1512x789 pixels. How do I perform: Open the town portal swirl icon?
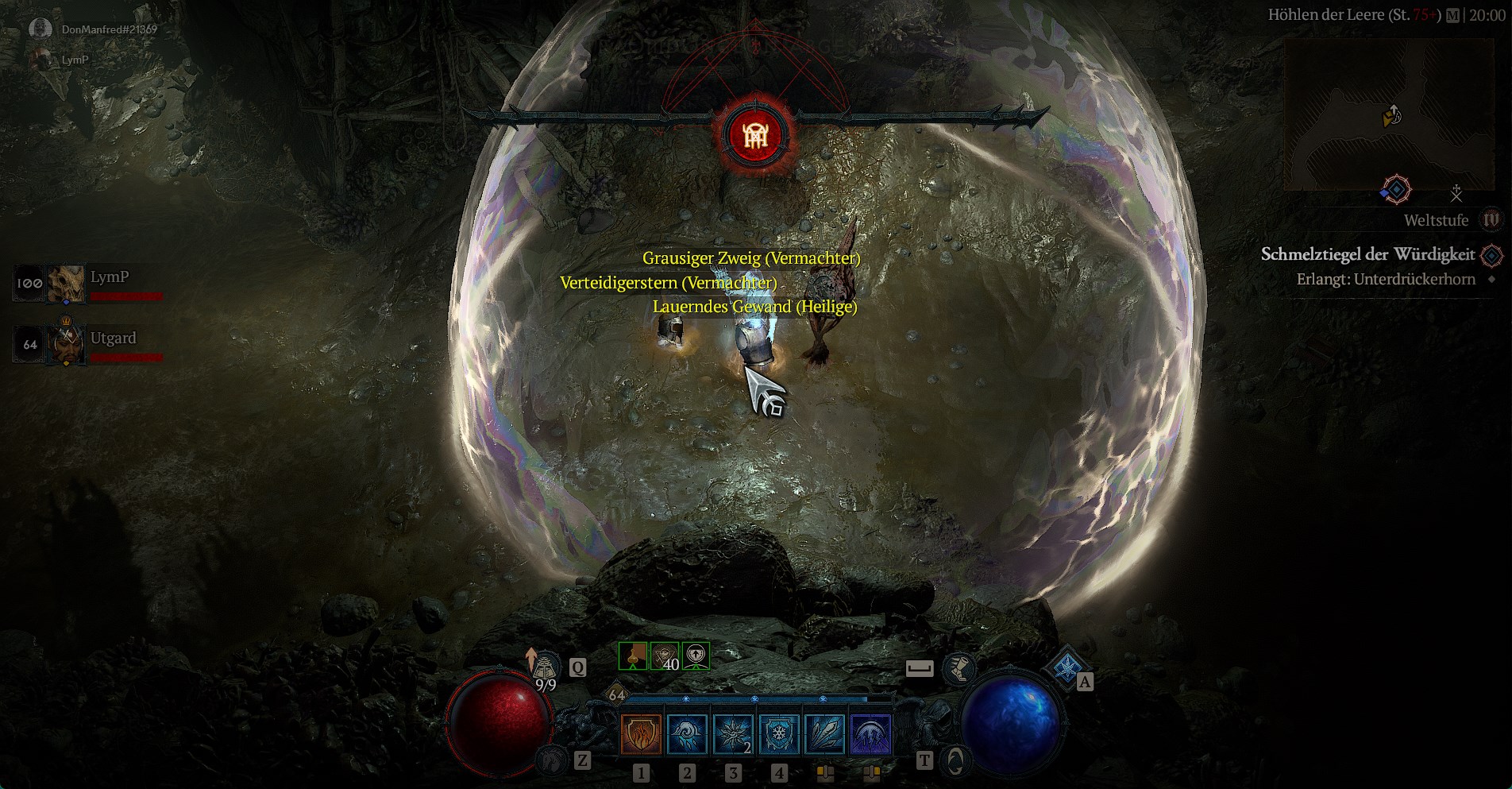955,761
